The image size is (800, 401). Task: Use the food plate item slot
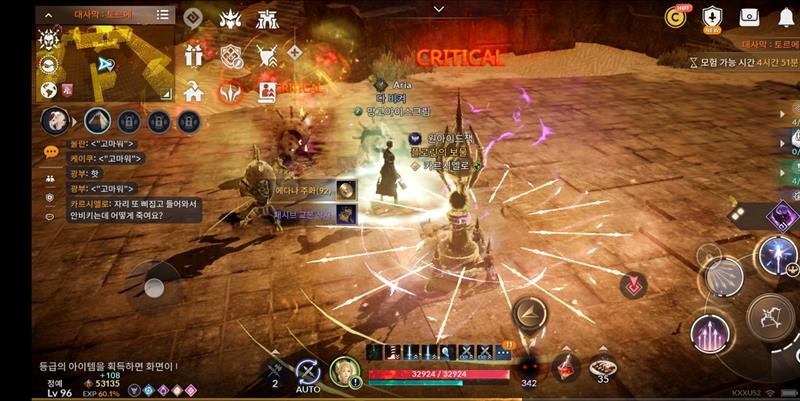[x=603, y=367]
